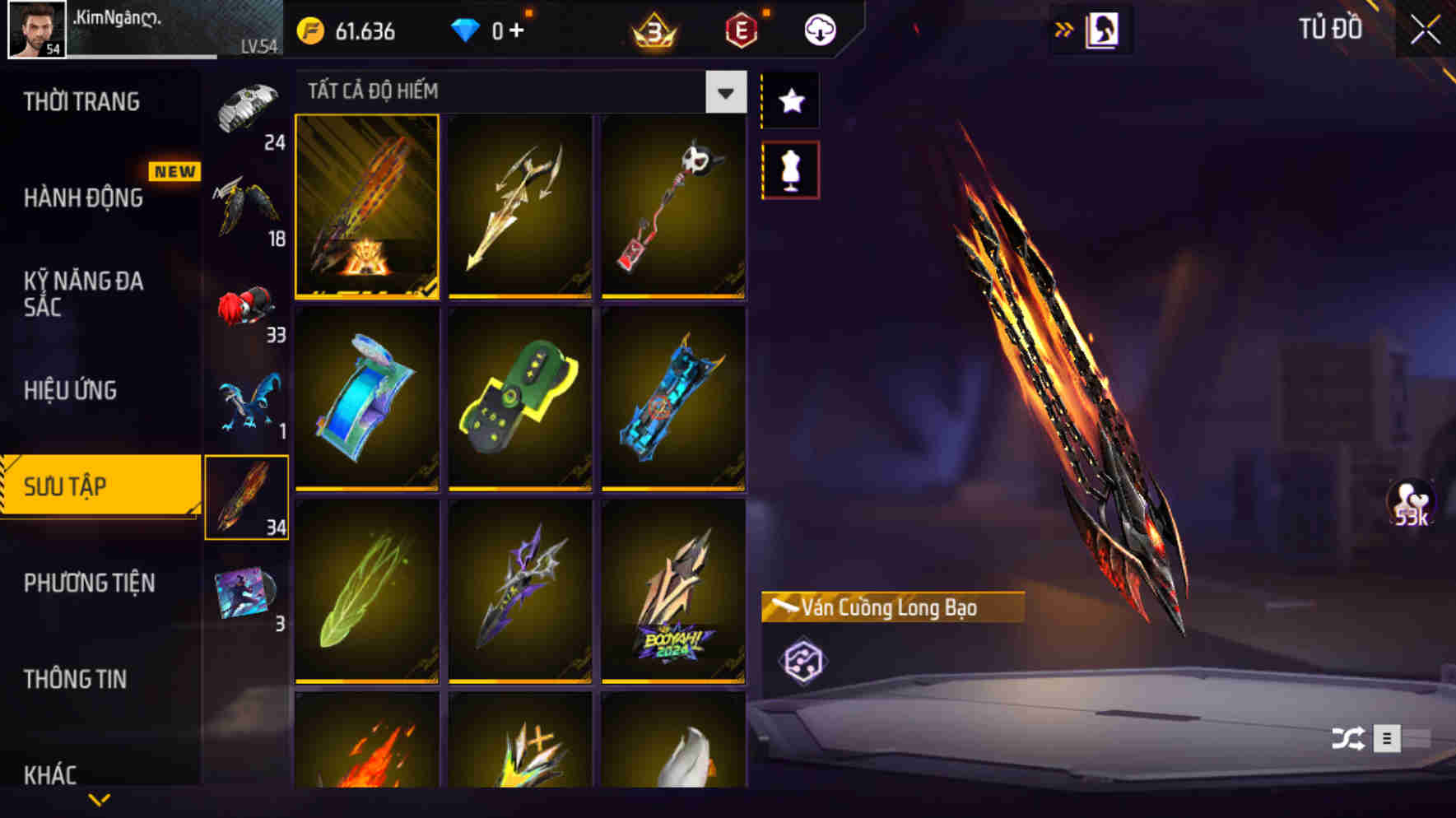This screenshot has height=818, width=1456.
Task: Click the 0+ button to add diamonds
Action: coord(510,31)
